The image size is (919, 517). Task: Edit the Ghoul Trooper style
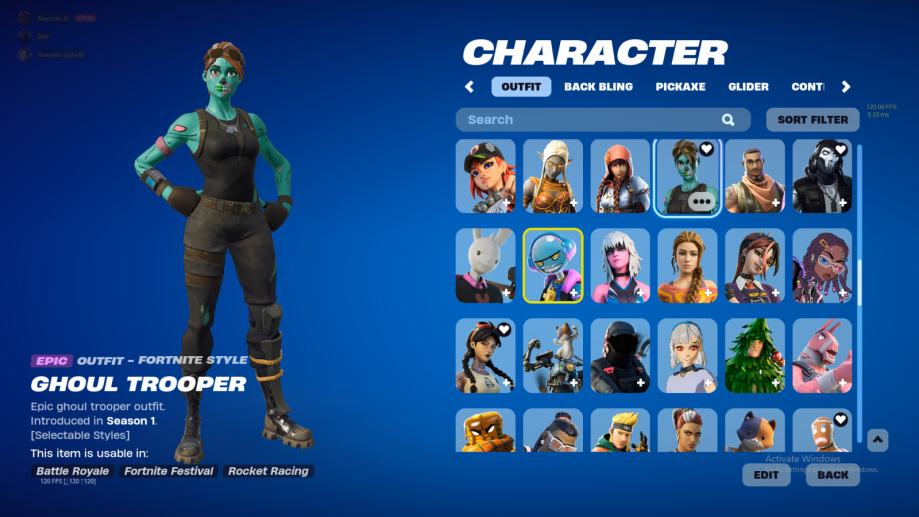(x=766, y=475)
